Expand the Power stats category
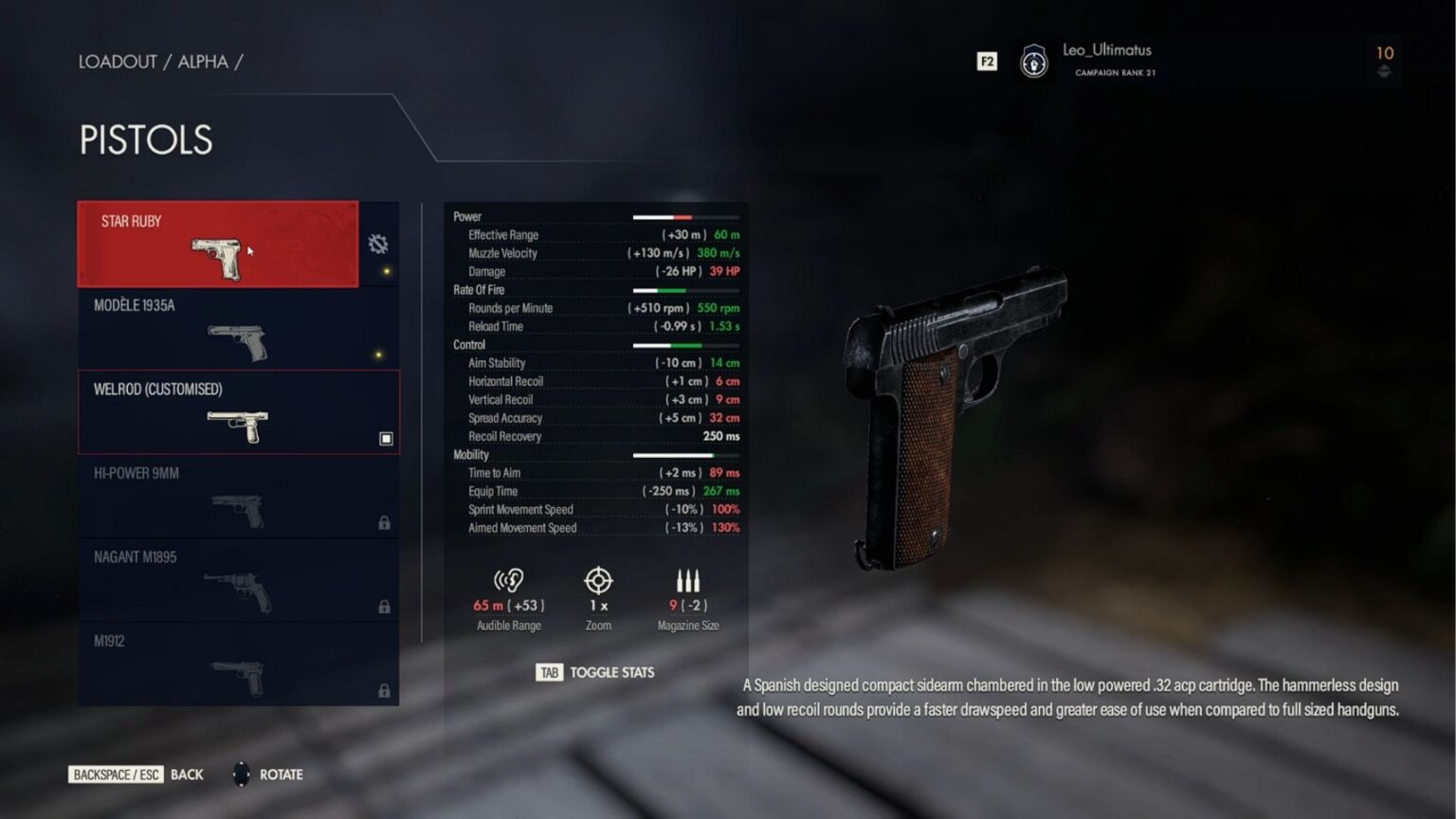The image size is (1456, 819). coord(467,216)
